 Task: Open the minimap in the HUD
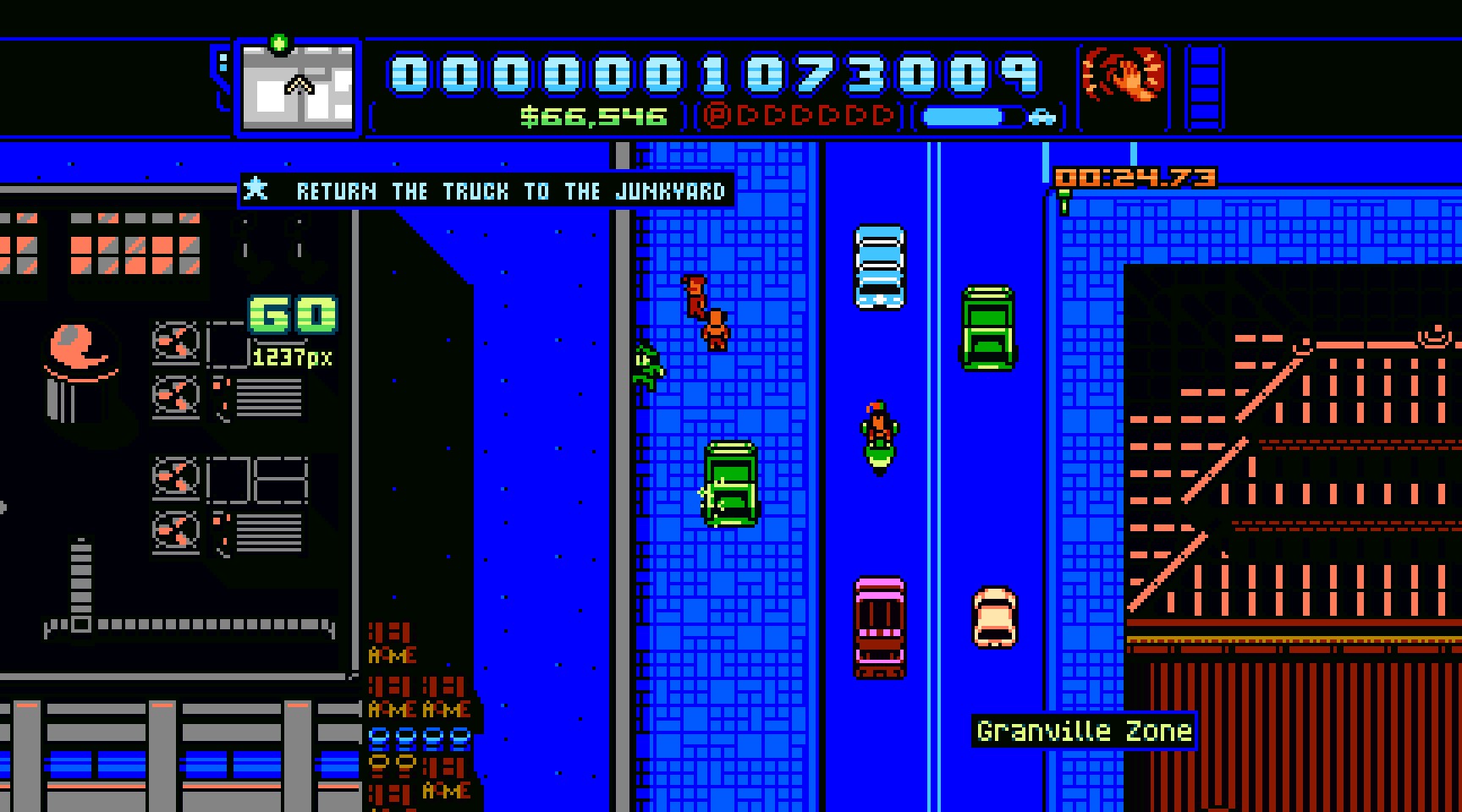tap(298, 86)
